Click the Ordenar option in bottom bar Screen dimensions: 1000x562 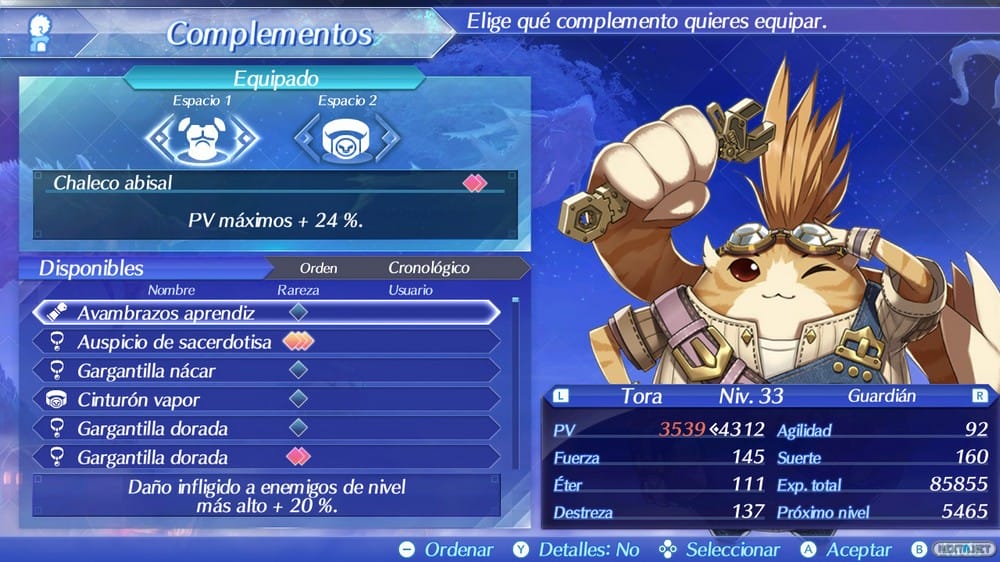(447, 549)
